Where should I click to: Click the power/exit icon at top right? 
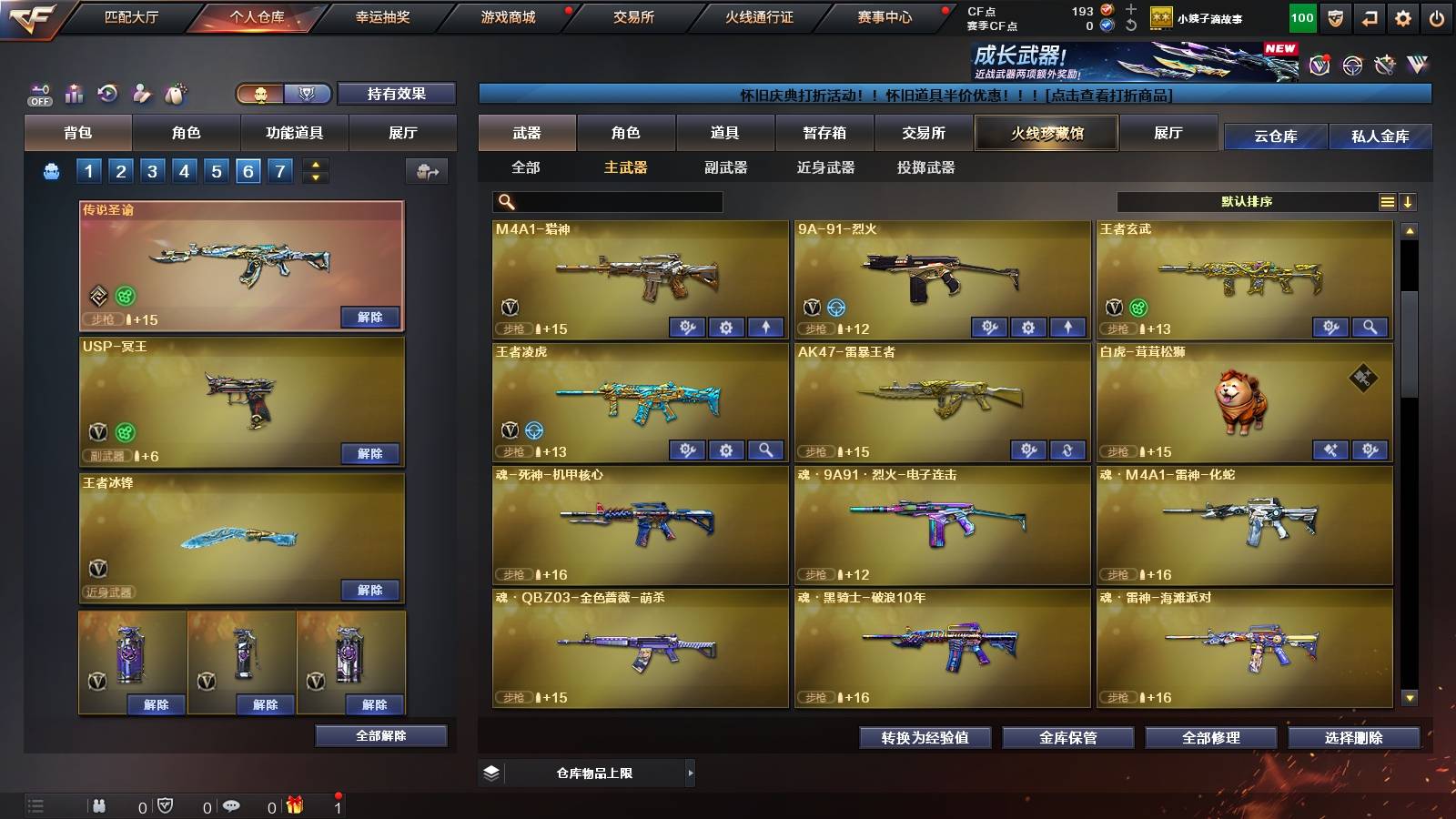1436,16
